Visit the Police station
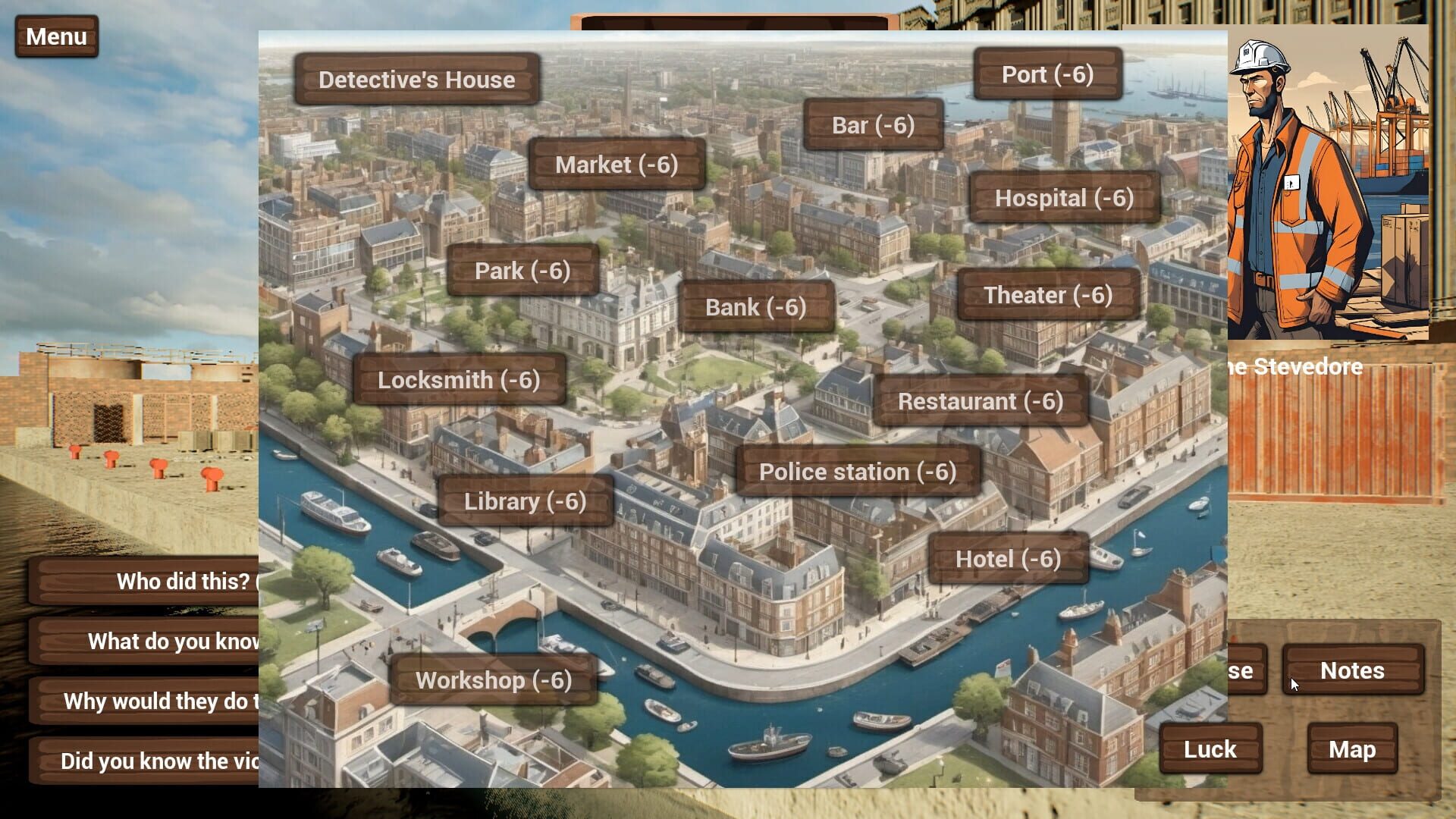This screenshot has height=819, width=1456. click(x=859, y=471)
